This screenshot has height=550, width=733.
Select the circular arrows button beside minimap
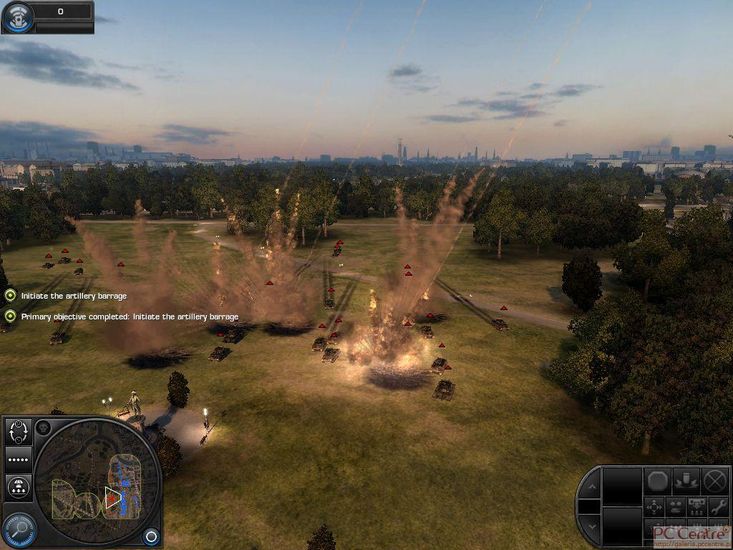point(19,432)
